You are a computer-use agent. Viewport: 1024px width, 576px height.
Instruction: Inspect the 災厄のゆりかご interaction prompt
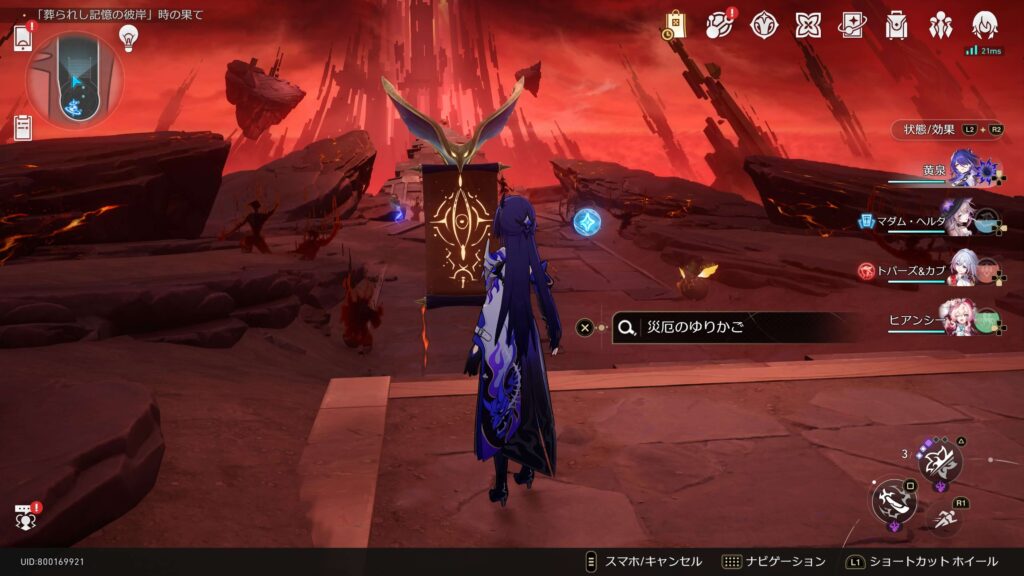735,327
